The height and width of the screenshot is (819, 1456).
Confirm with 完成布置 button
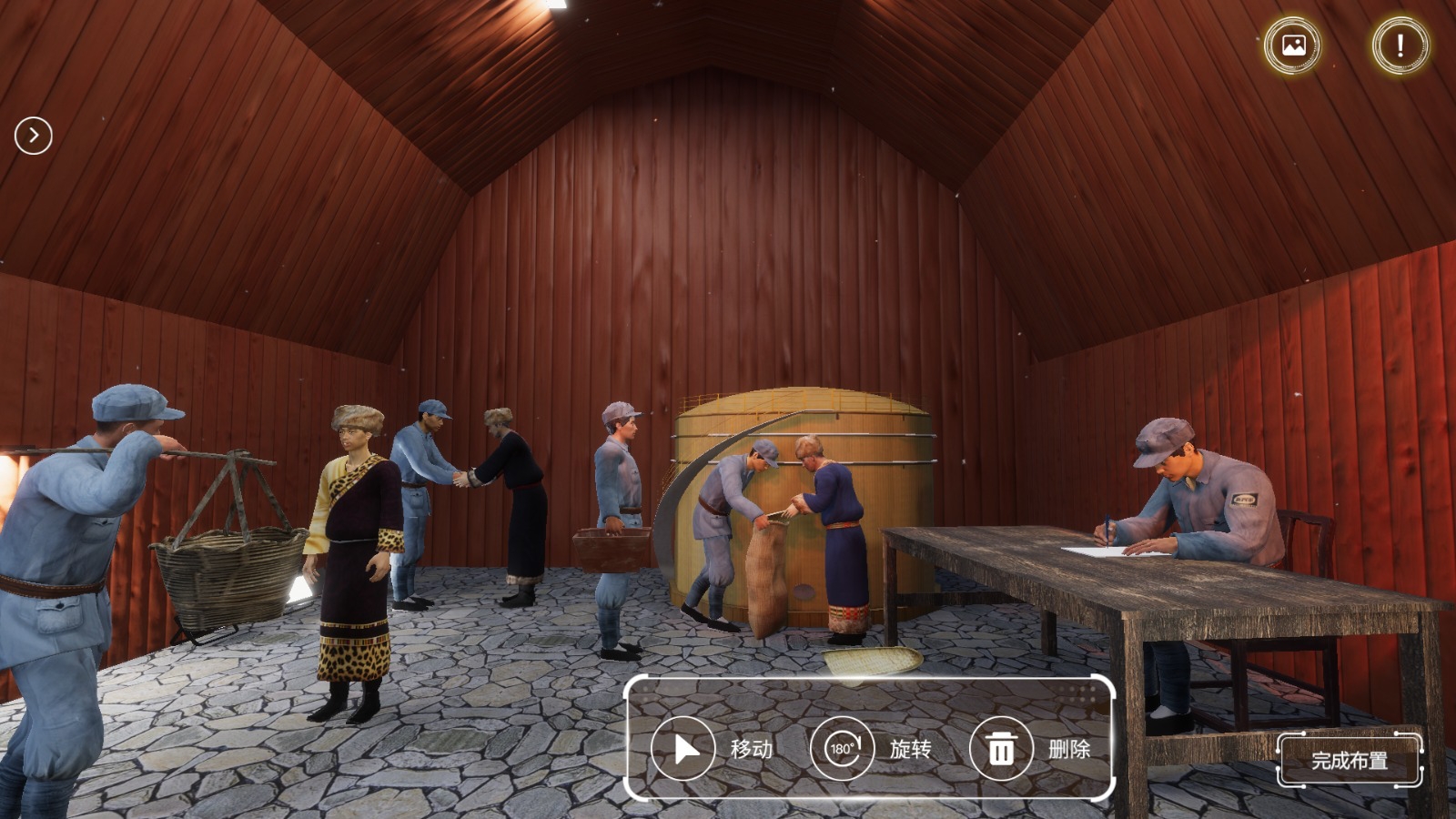click(x=1349, y=760)
